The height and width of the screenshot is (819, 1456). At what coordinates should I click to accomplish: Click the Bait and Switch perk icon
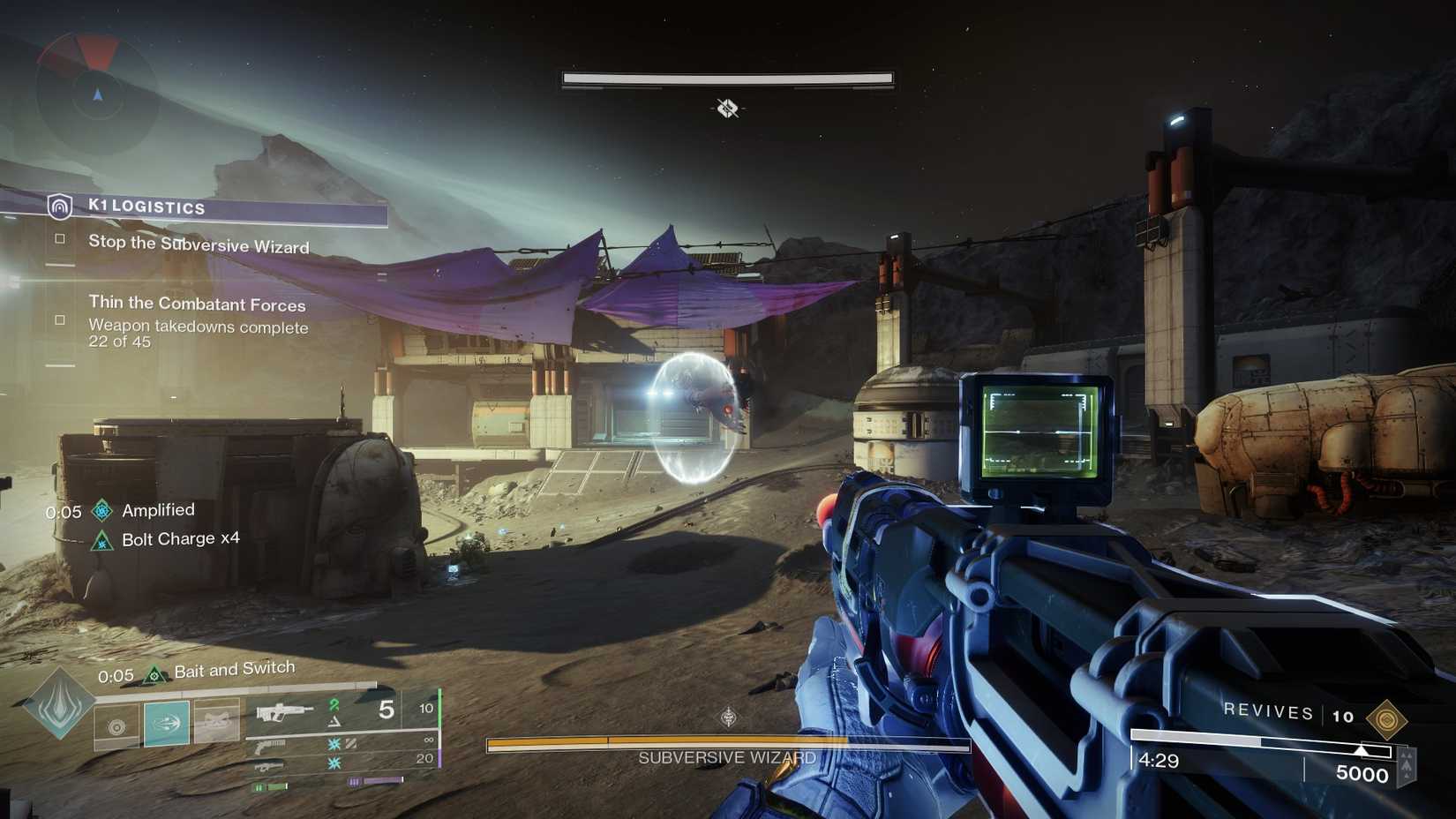click(155, 675)
